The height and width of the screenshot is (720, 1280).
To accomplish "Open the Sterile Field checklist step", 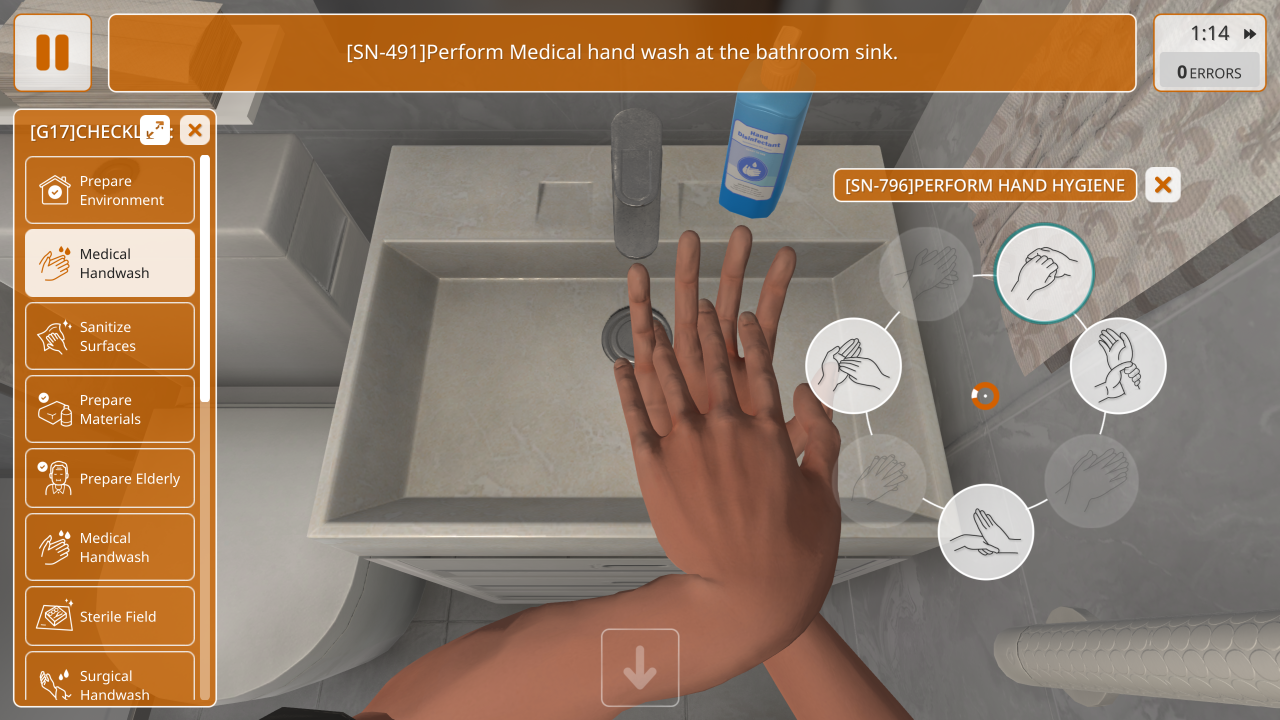I will point(110,617).
